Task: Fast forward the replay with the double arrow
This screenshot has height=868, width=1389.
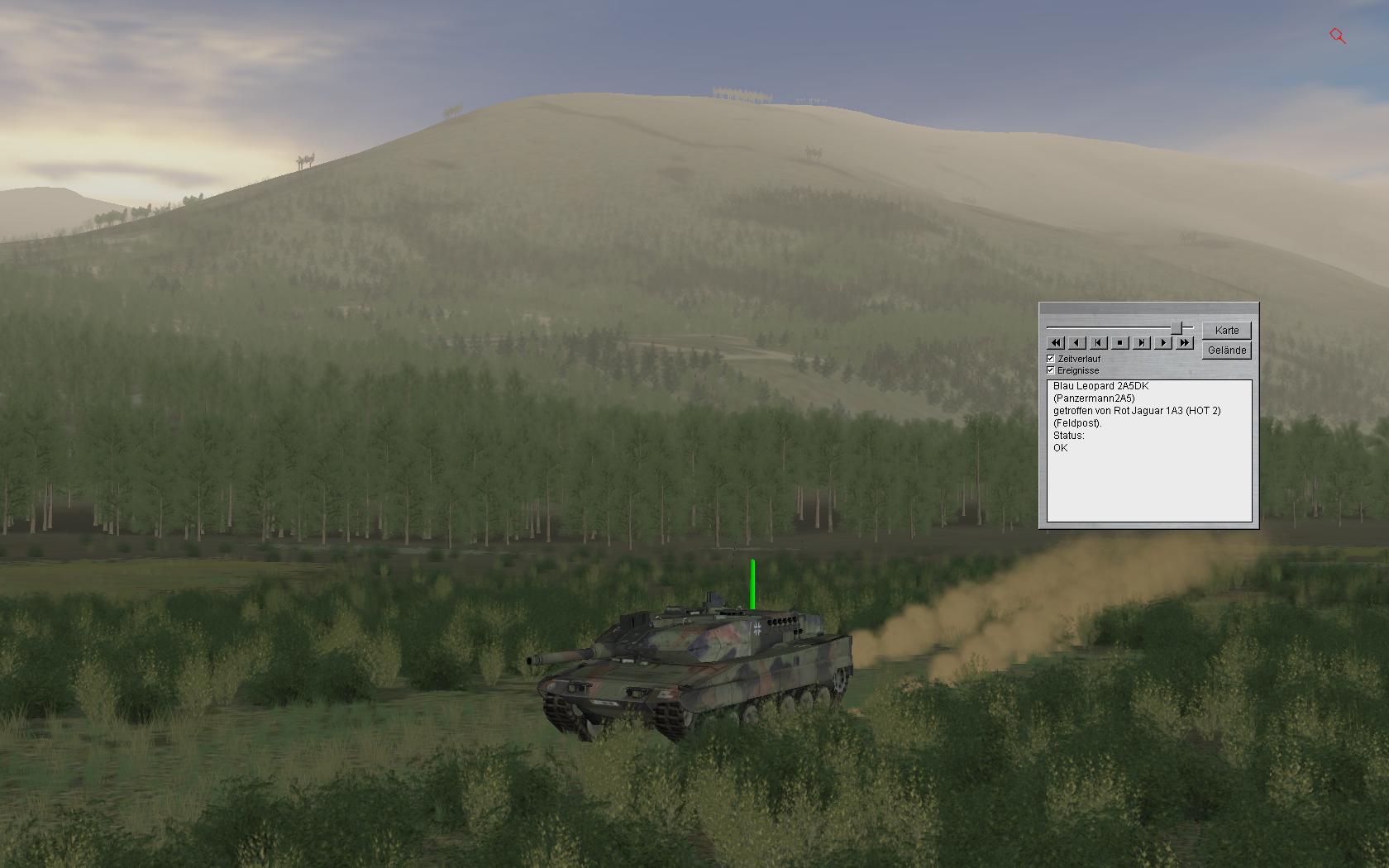Action: click(x=1185, y=342)
